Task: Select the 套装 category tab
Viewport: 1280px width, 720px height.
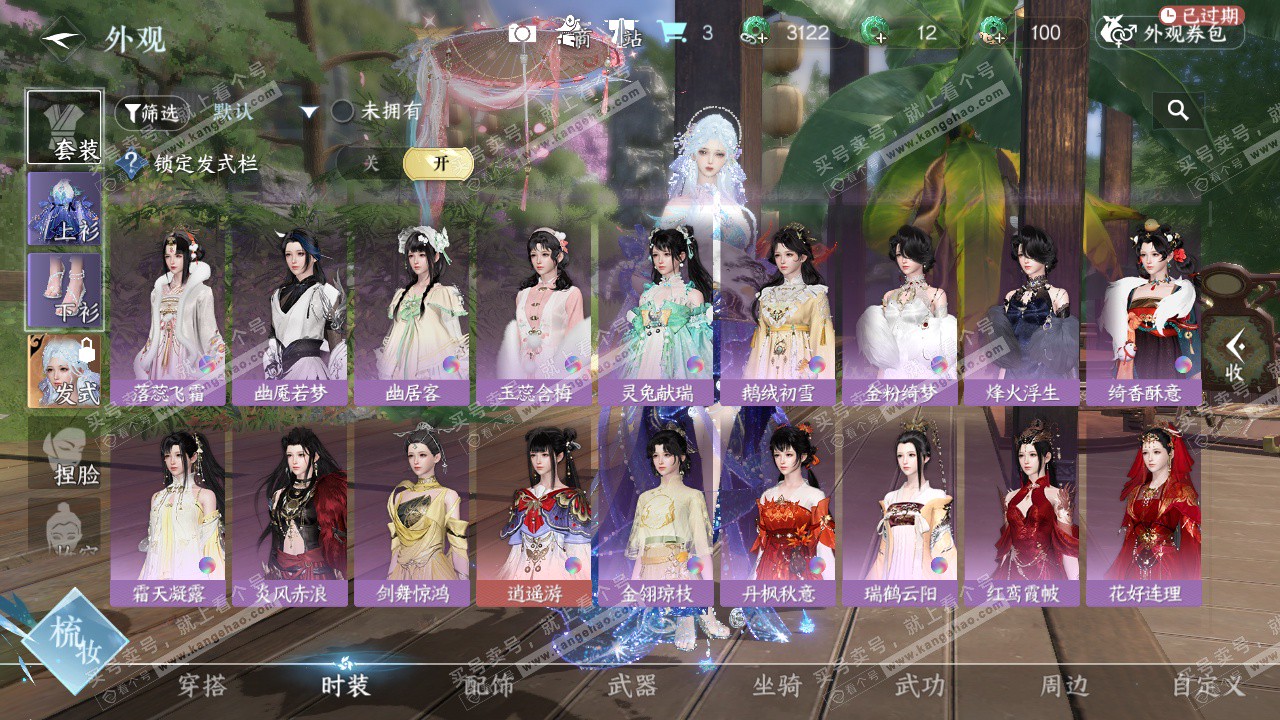Action: point(65,128)
